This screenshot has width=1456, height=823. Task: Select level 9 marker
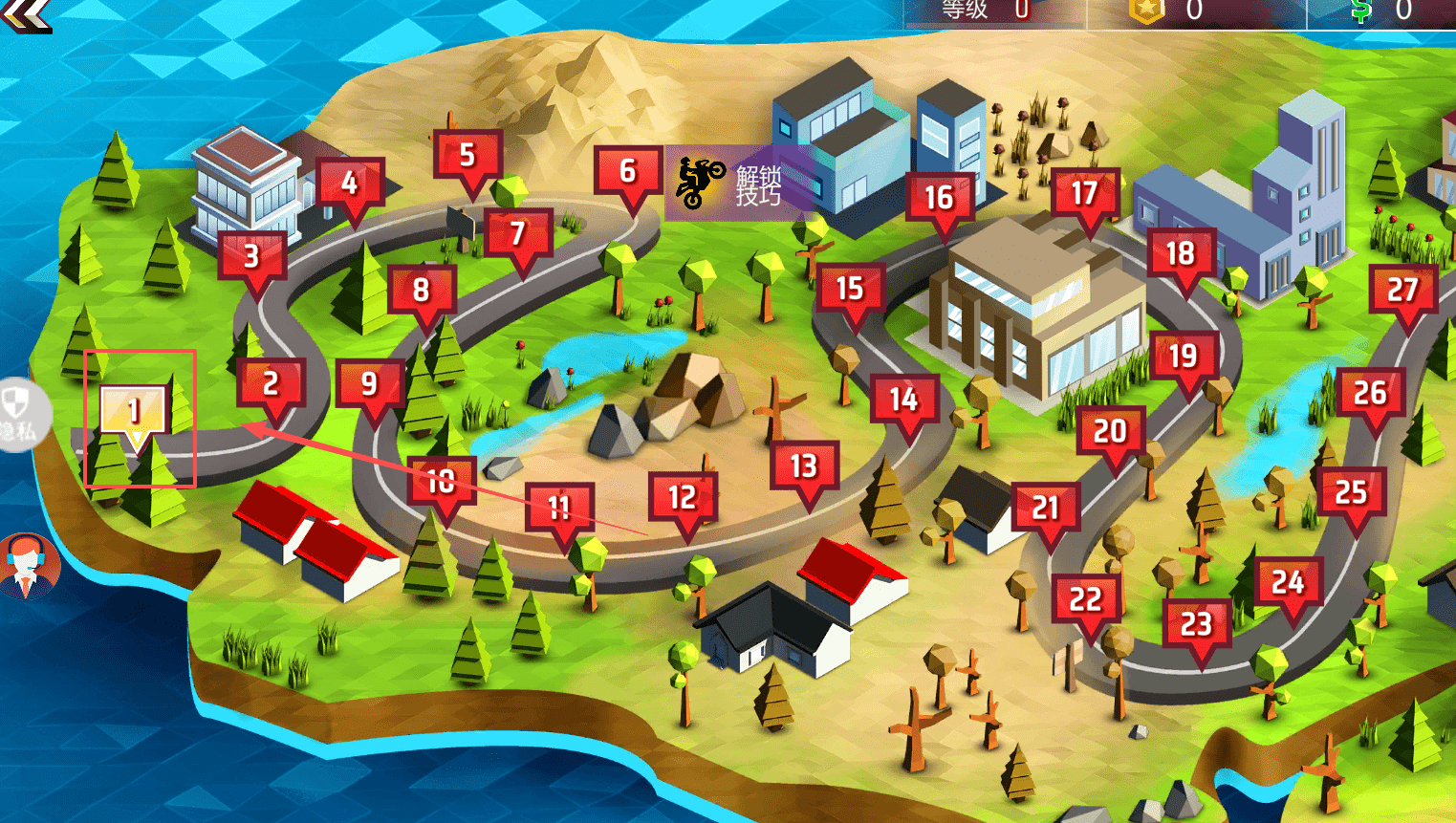[369, 384]
